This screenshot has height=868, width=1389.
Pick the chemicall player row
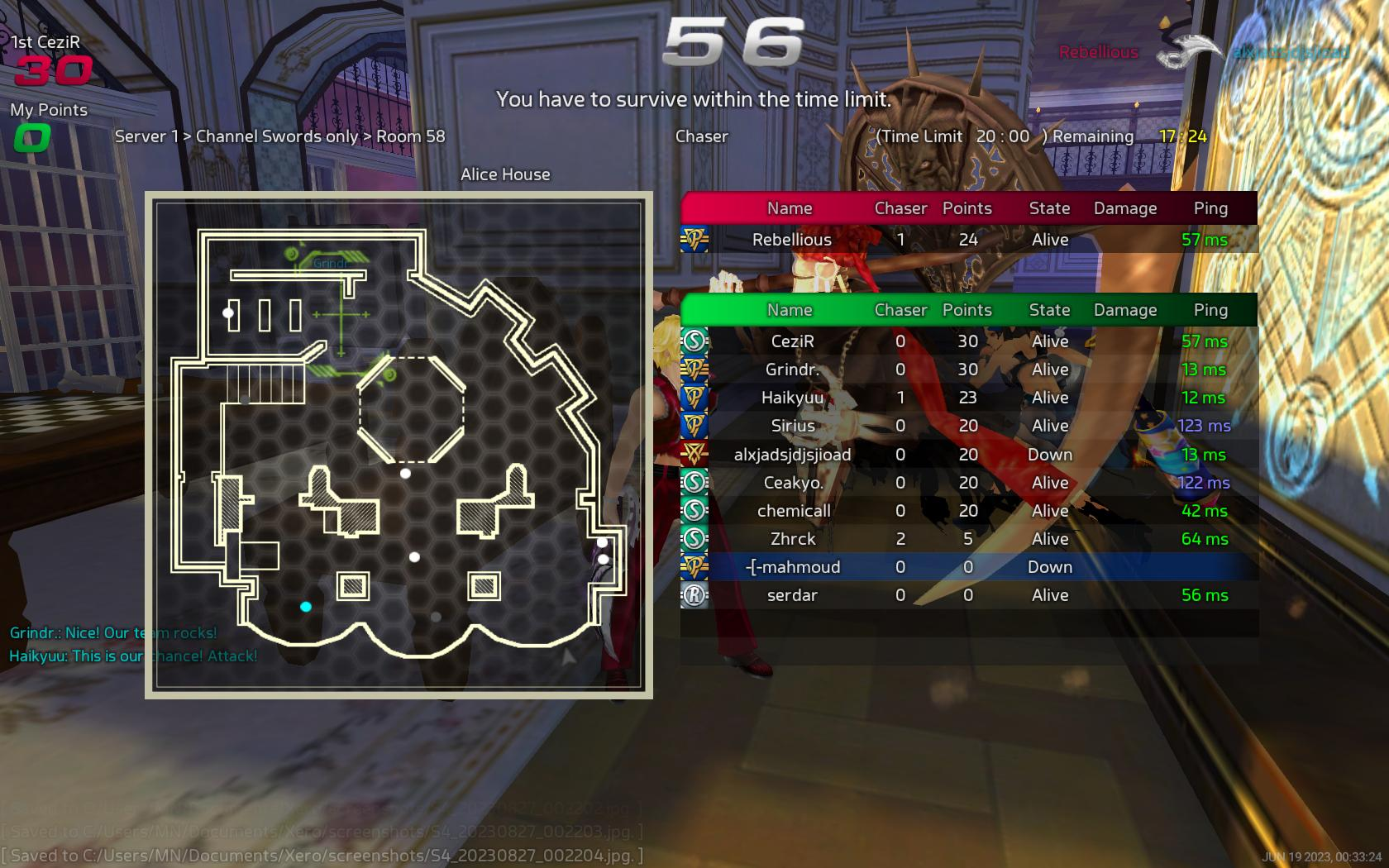967,511
